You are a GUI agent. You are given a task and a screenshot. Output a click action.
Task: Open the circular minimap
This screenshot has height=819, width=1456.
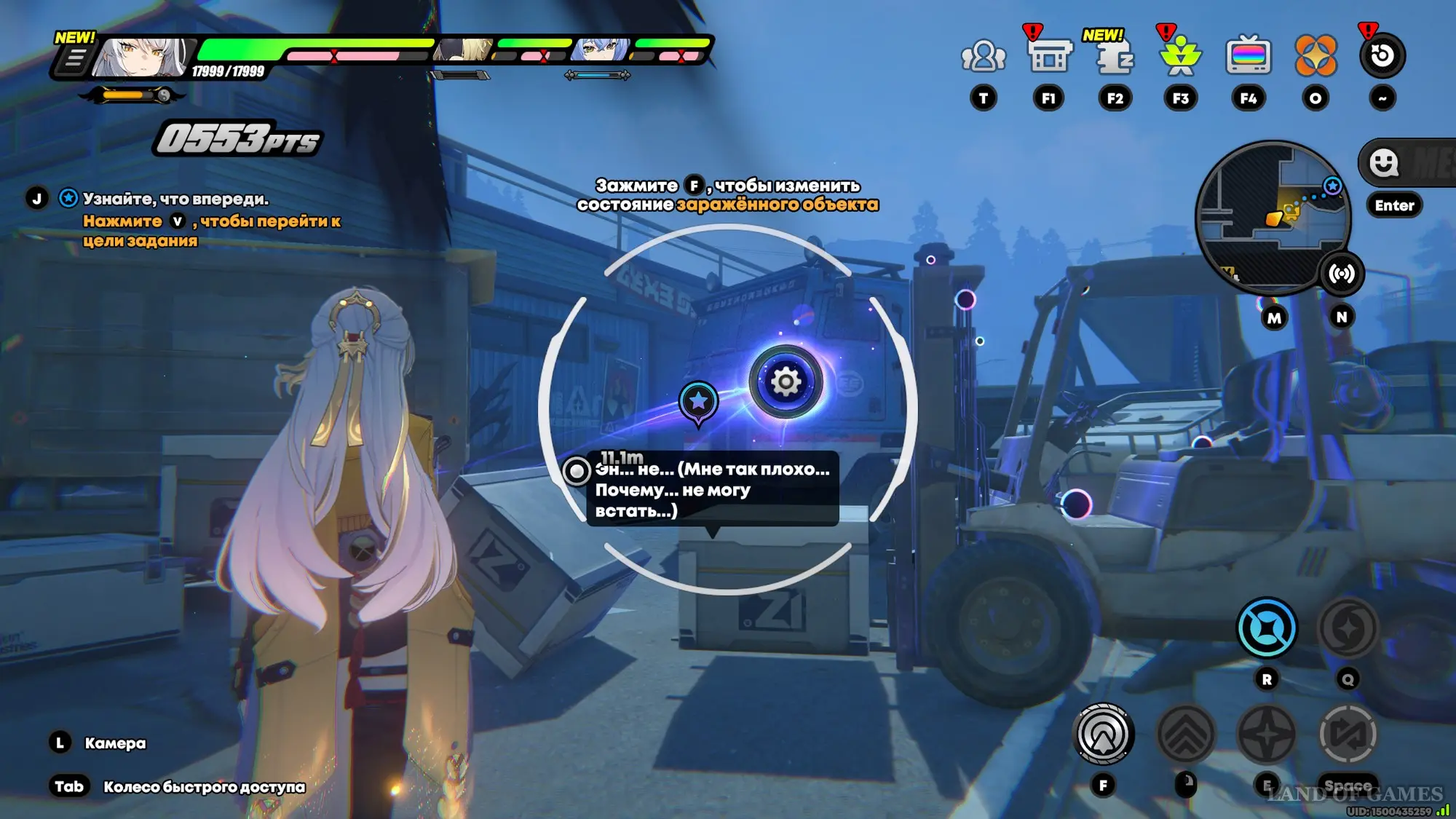pos(1272,217)
